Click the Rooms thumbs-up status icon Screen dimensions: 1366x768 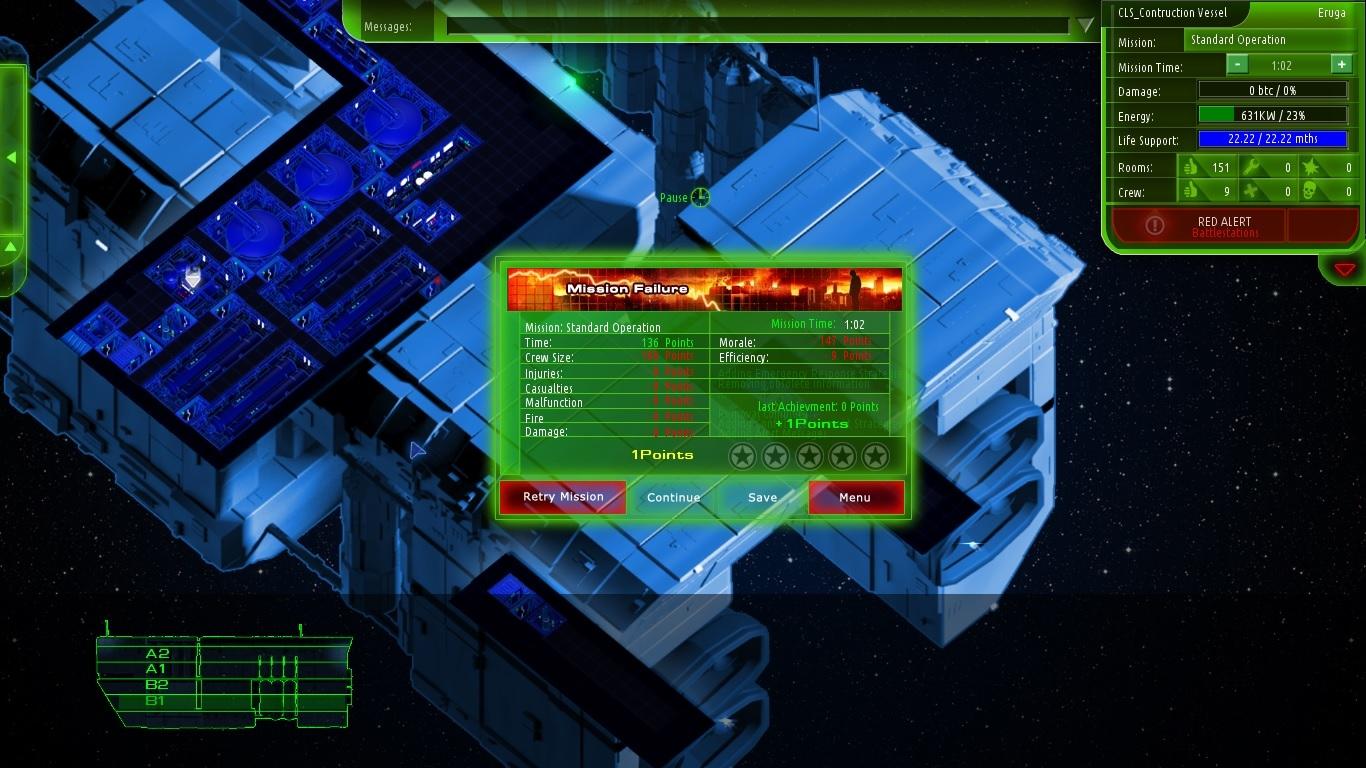pos(1191,168)
